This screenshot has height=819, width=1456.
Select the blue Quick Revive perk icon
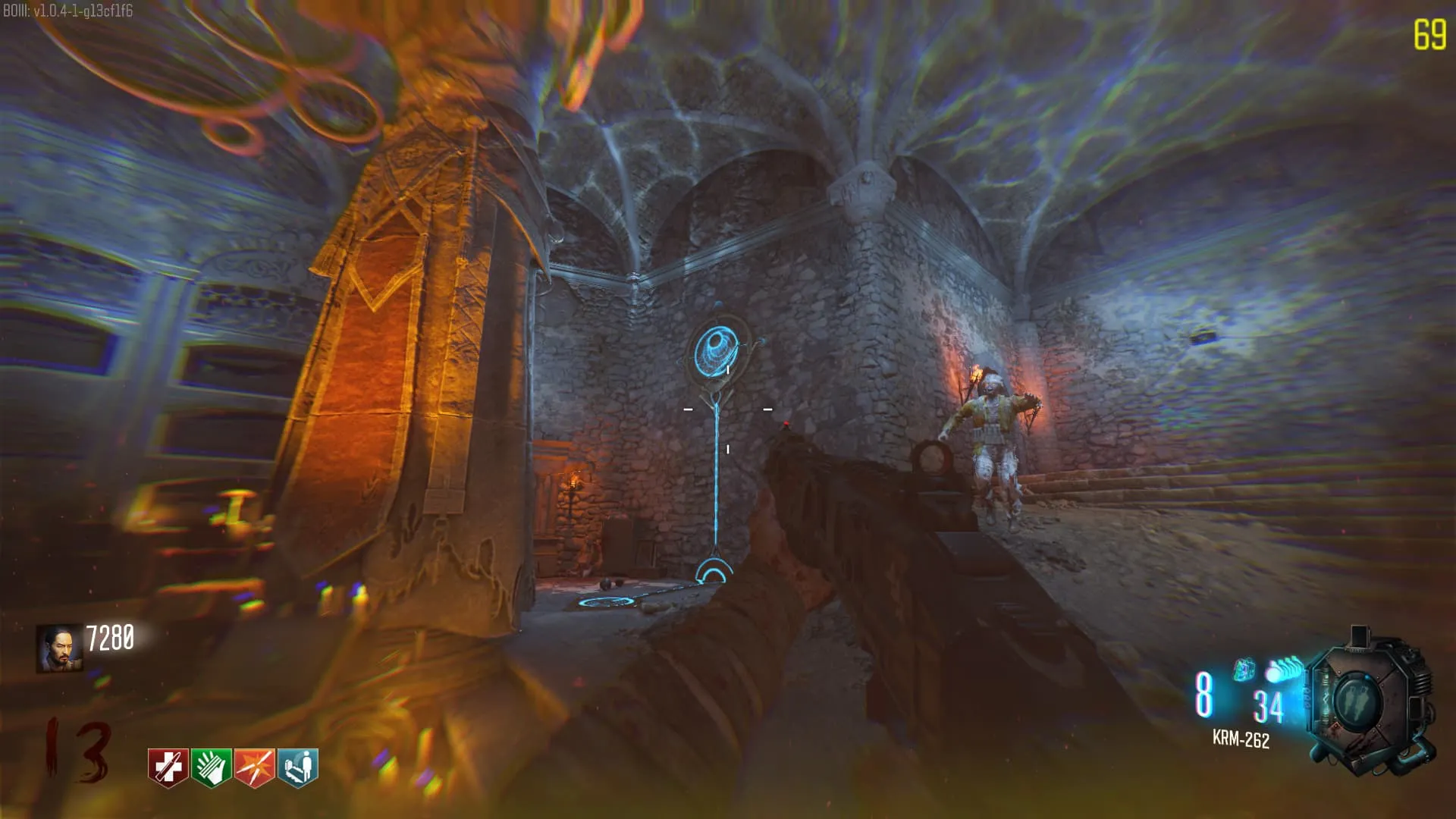point(298,767)
